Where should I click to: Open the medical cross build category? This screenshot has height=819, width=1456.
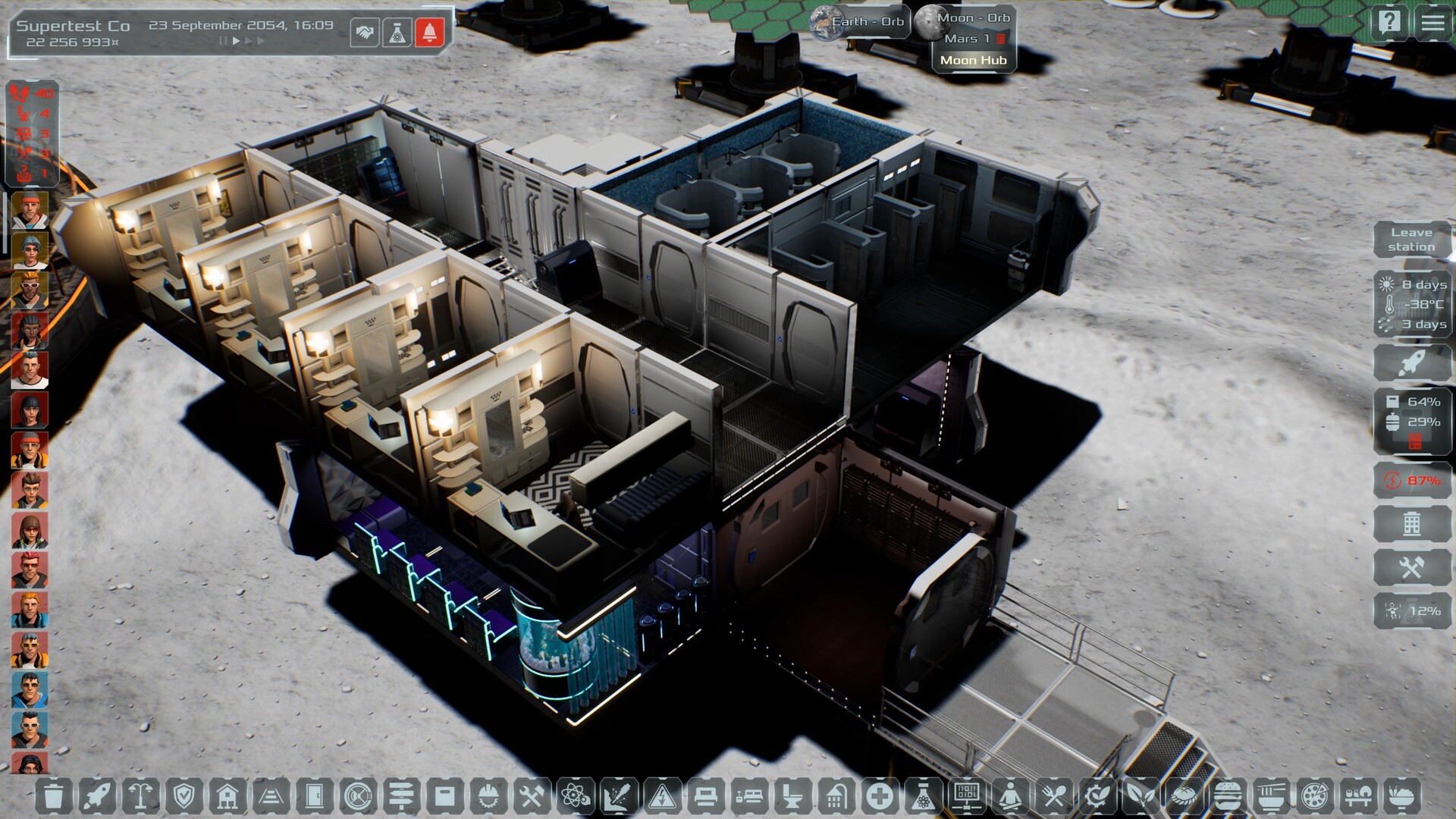pyautogui.click(x=880, y=796)
